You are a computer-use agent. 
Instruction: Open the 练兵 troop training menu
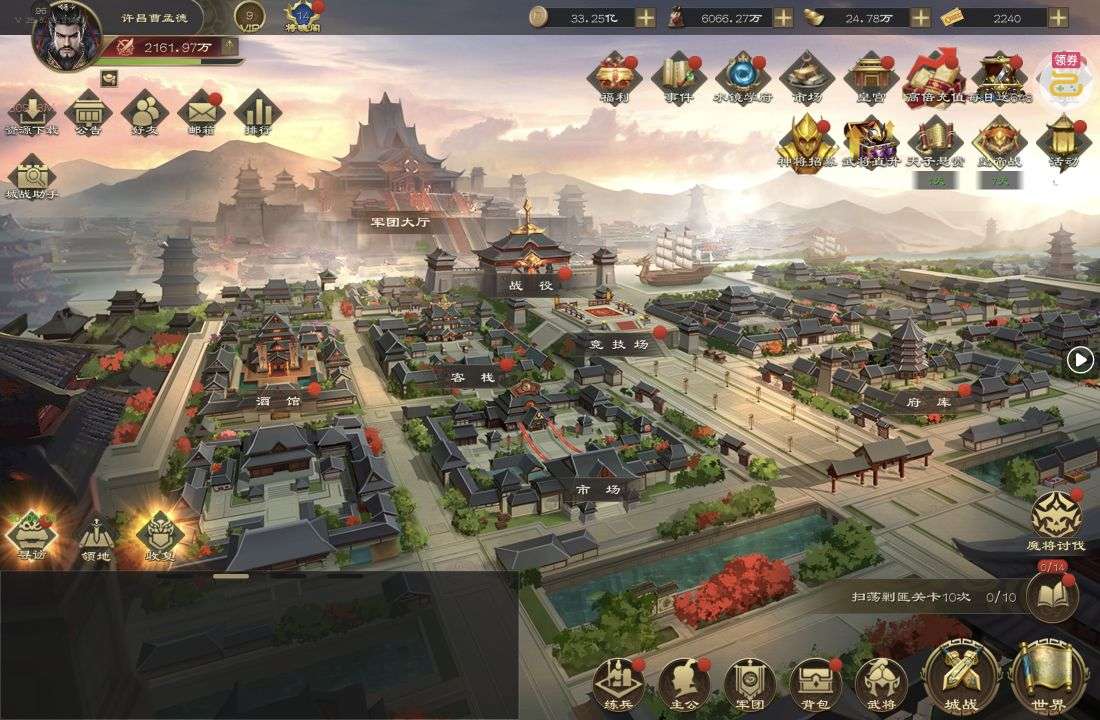click(617, 683)
